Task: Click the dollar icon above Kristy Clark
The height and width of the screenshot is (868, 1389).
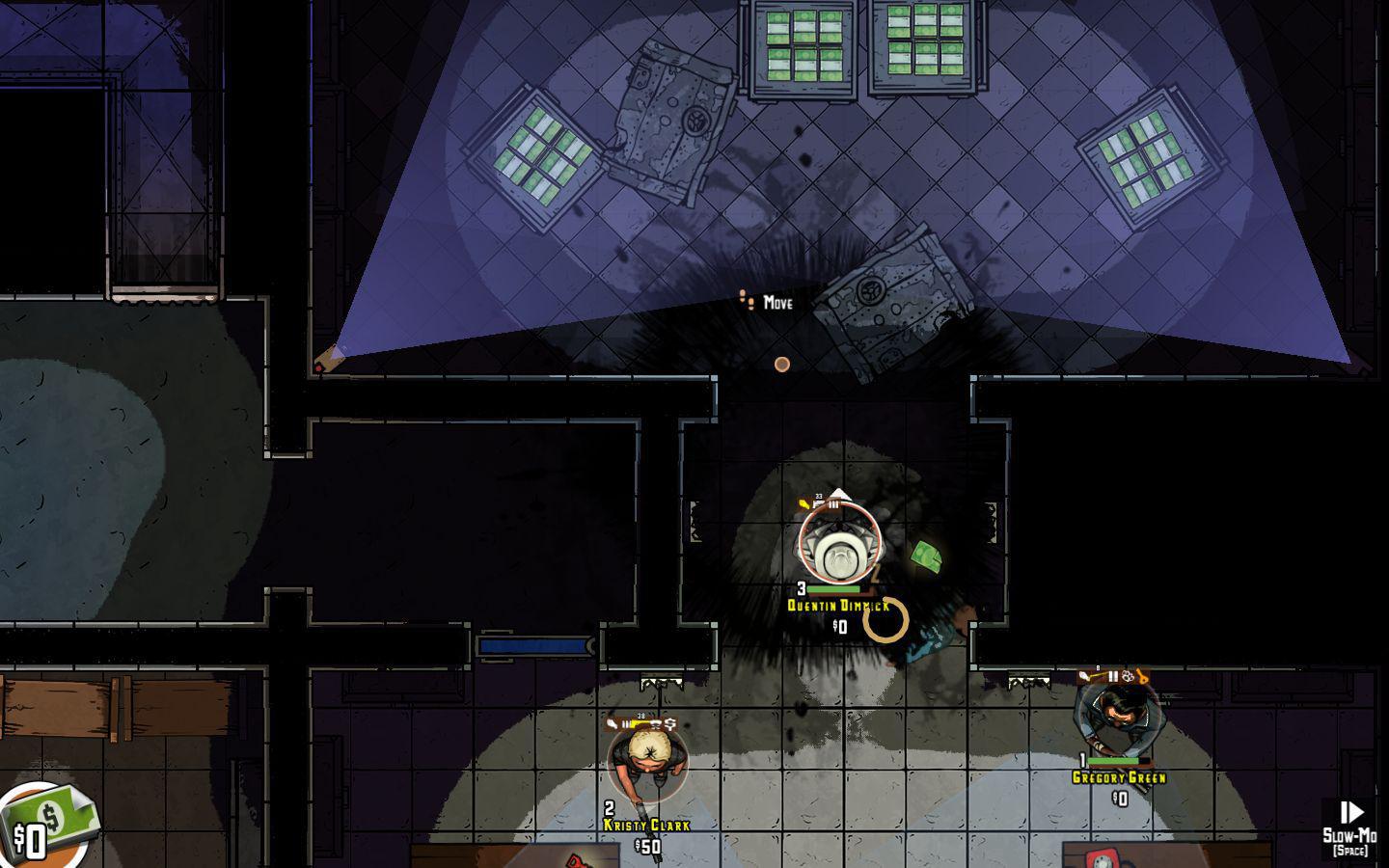Action: click(669, 723)
